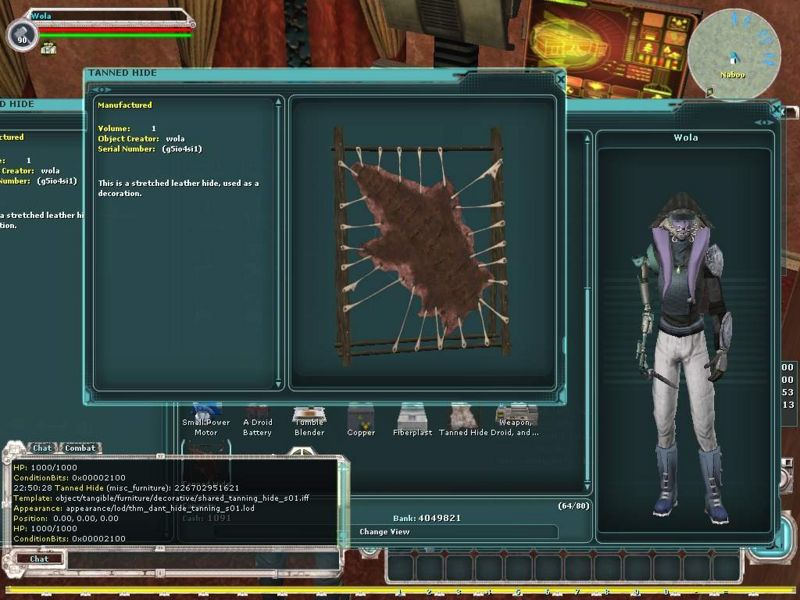Click the Chat channel button
This screenshot has height=600, width=800.
point(39,559)
